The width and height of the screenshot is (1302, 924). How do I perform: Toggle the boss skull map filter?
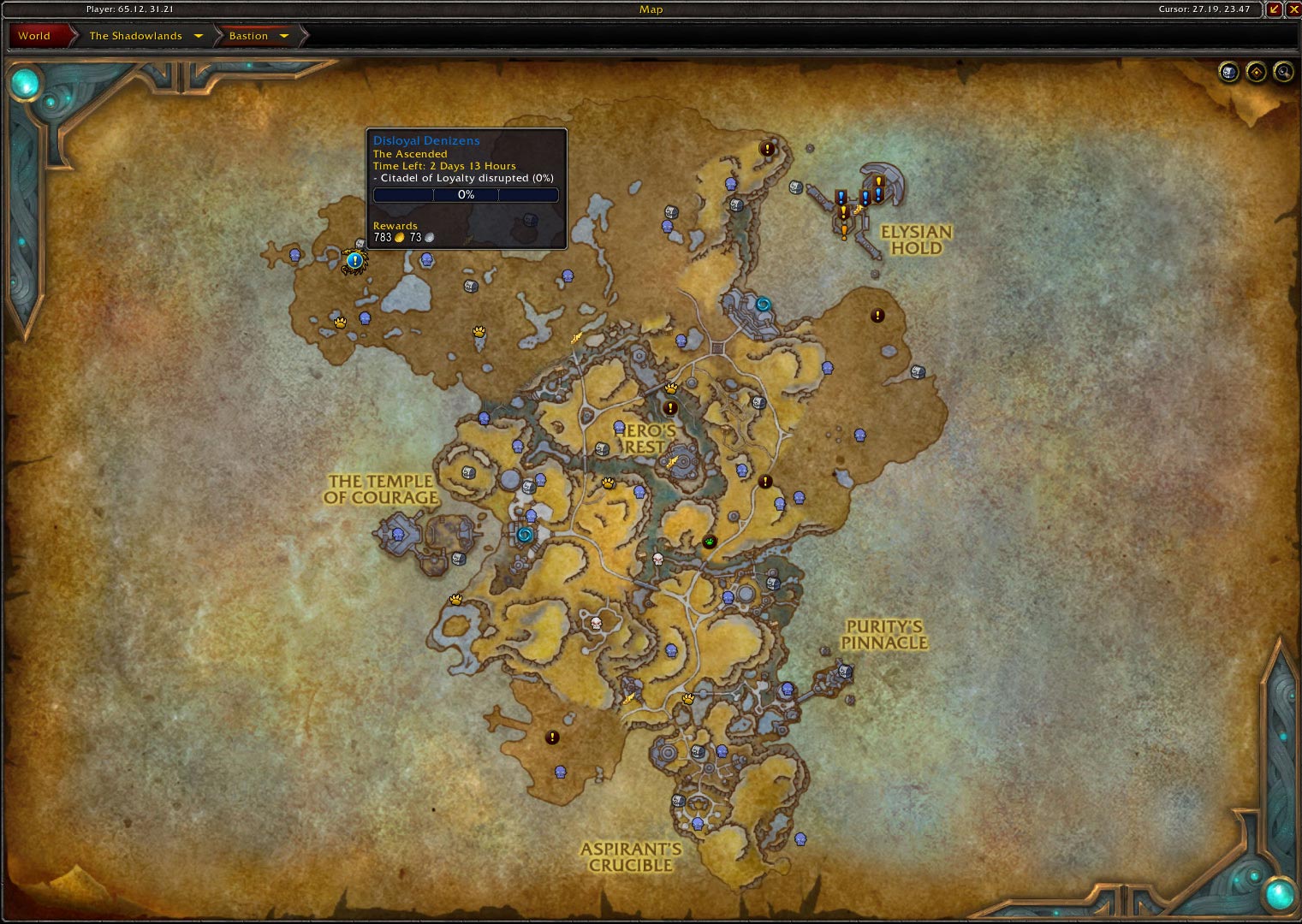tap(1228, 73)
